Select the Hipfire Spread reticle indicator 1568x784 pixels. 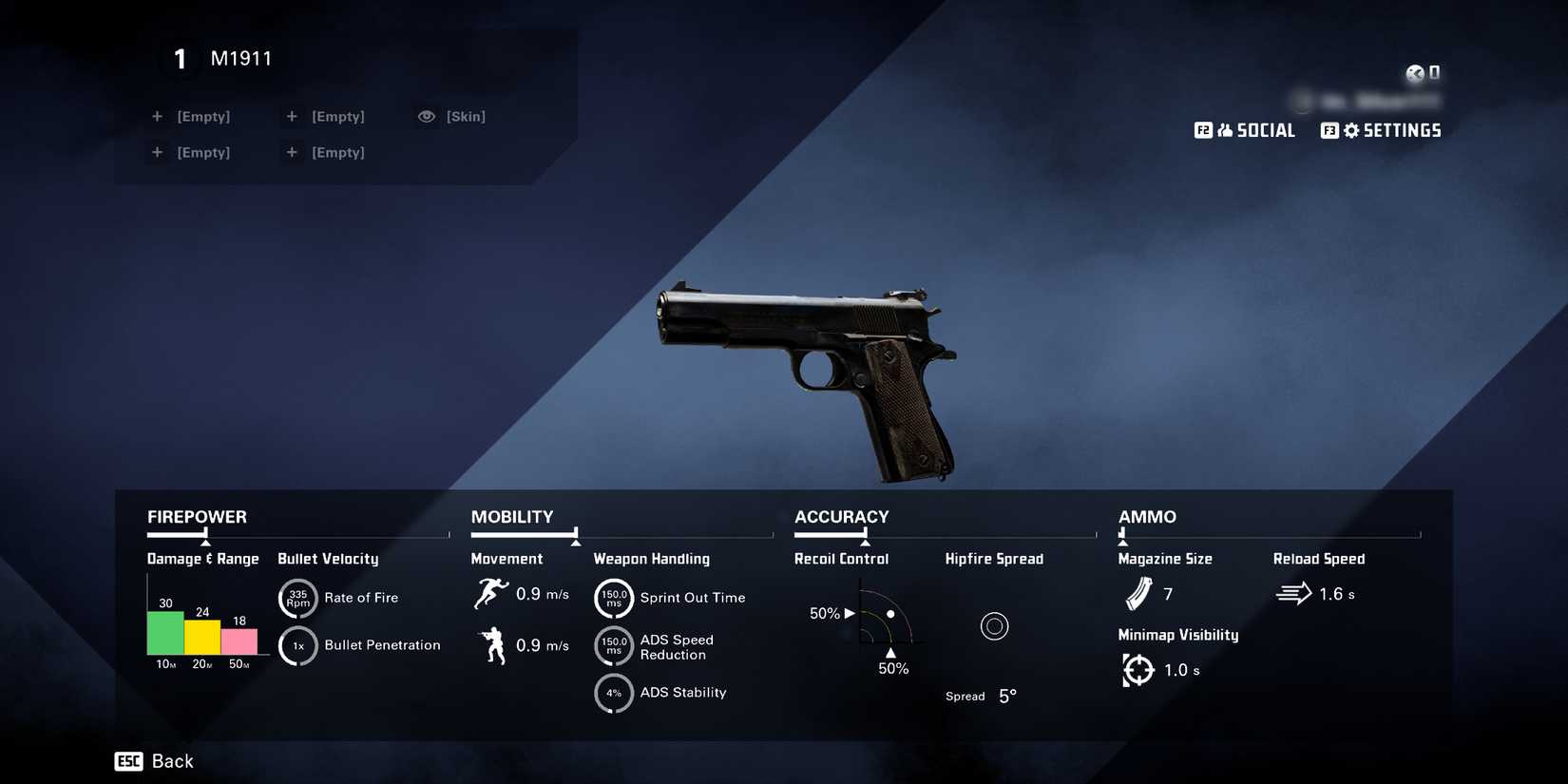pos(995,625)
